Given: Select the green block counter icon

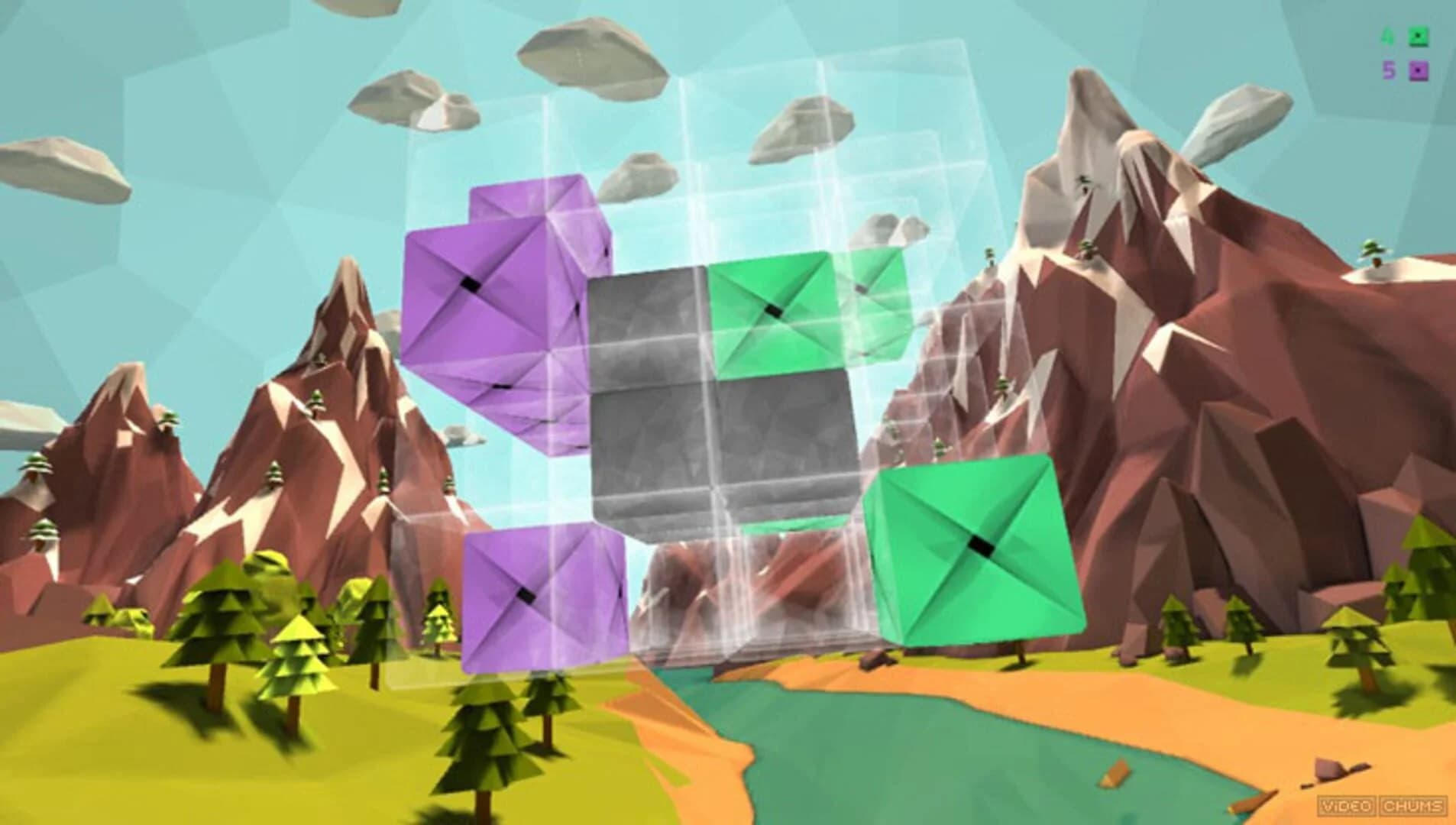Looking at the screenshot, I should (x=1419, y=37).
